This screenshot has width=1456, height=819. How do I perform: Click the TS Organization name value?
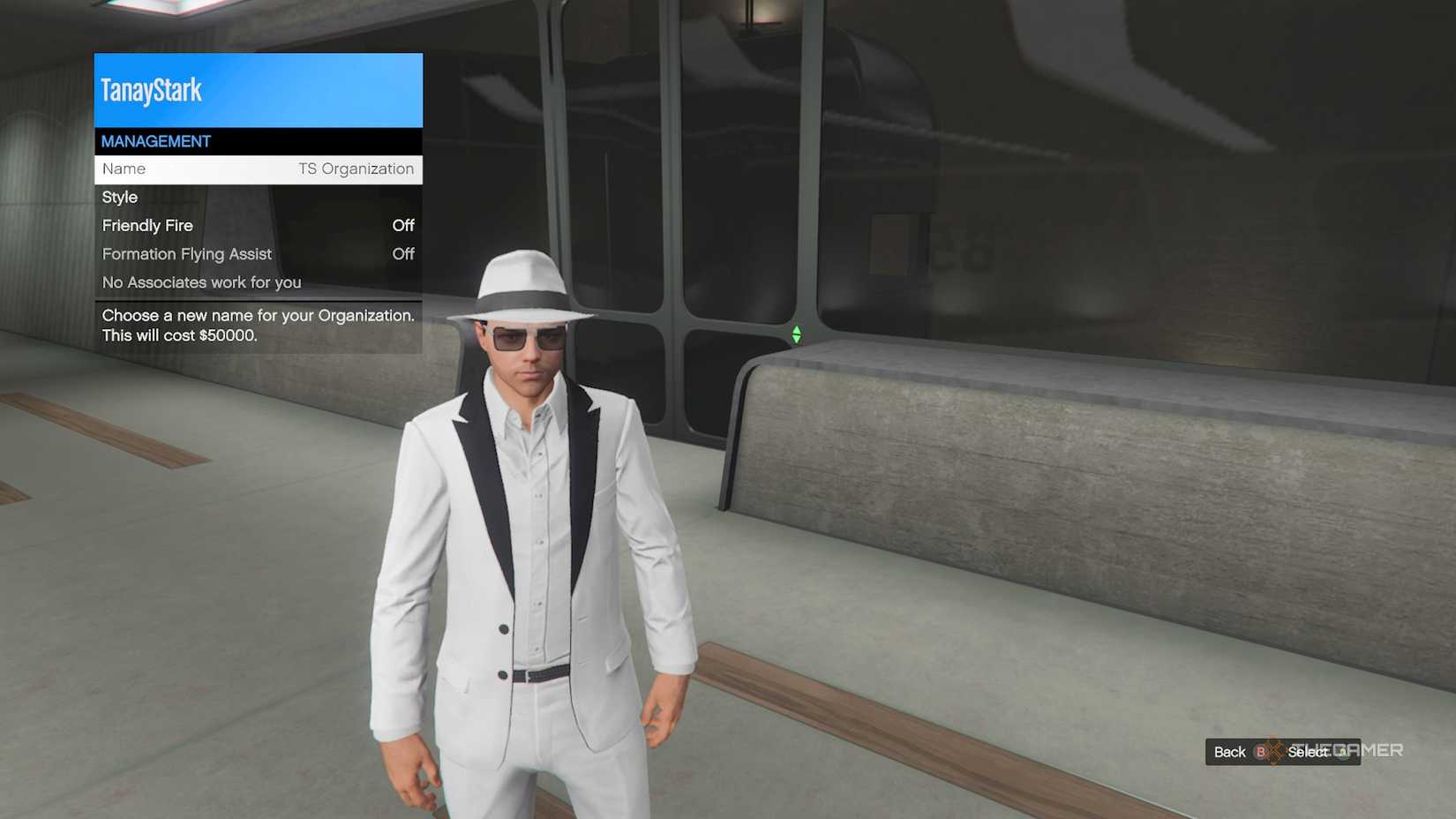(356, 169)
